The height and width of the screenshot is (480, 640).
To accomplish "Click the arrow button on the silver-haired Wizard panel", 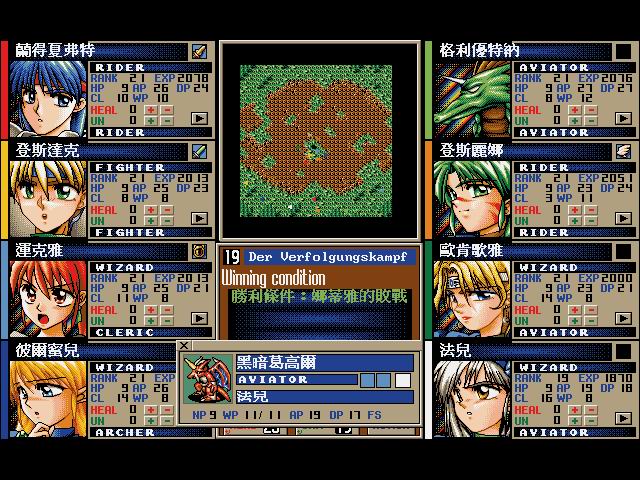I will [623, 418].
